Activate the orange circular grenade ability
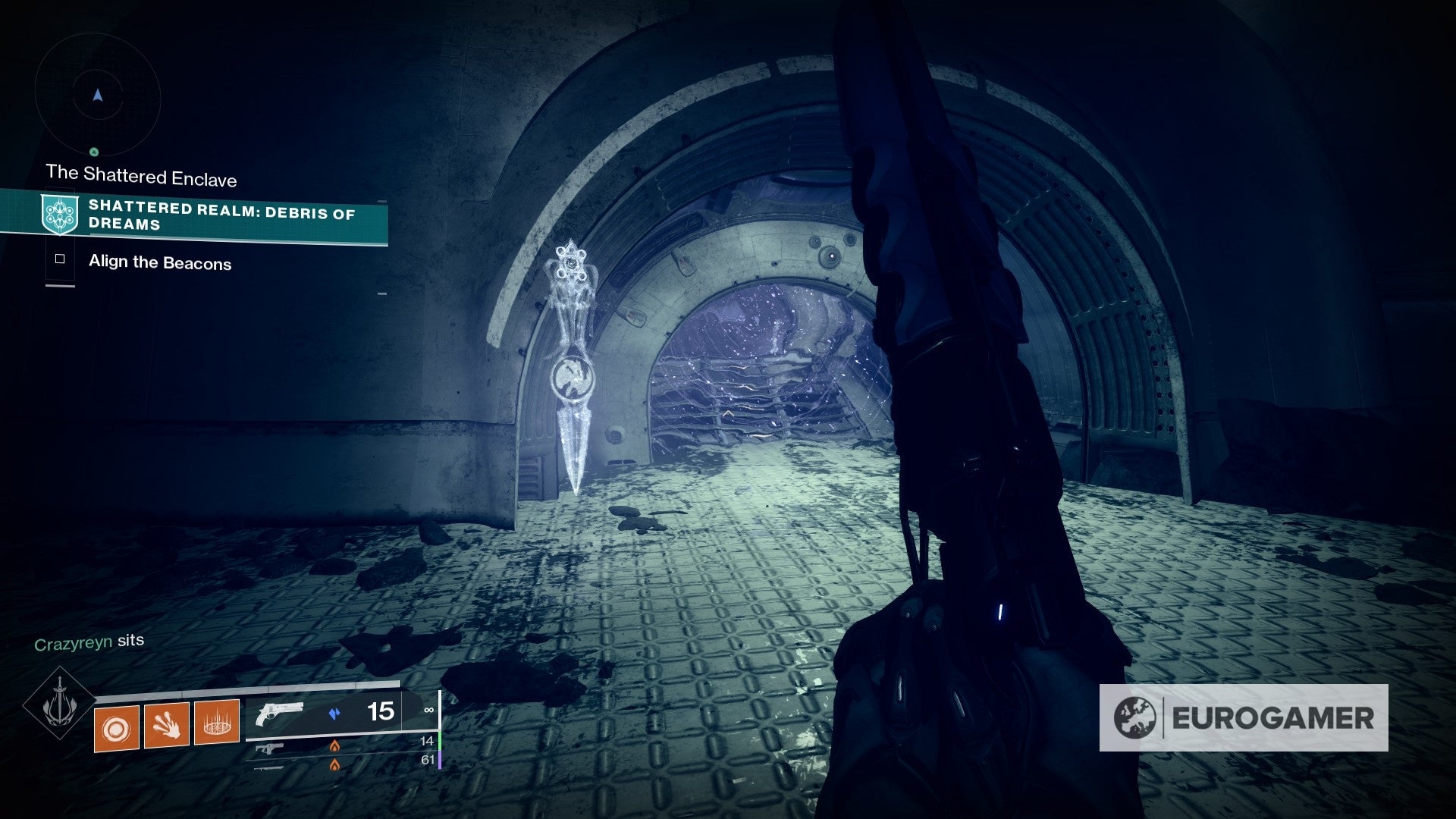 tap(117, 728)
